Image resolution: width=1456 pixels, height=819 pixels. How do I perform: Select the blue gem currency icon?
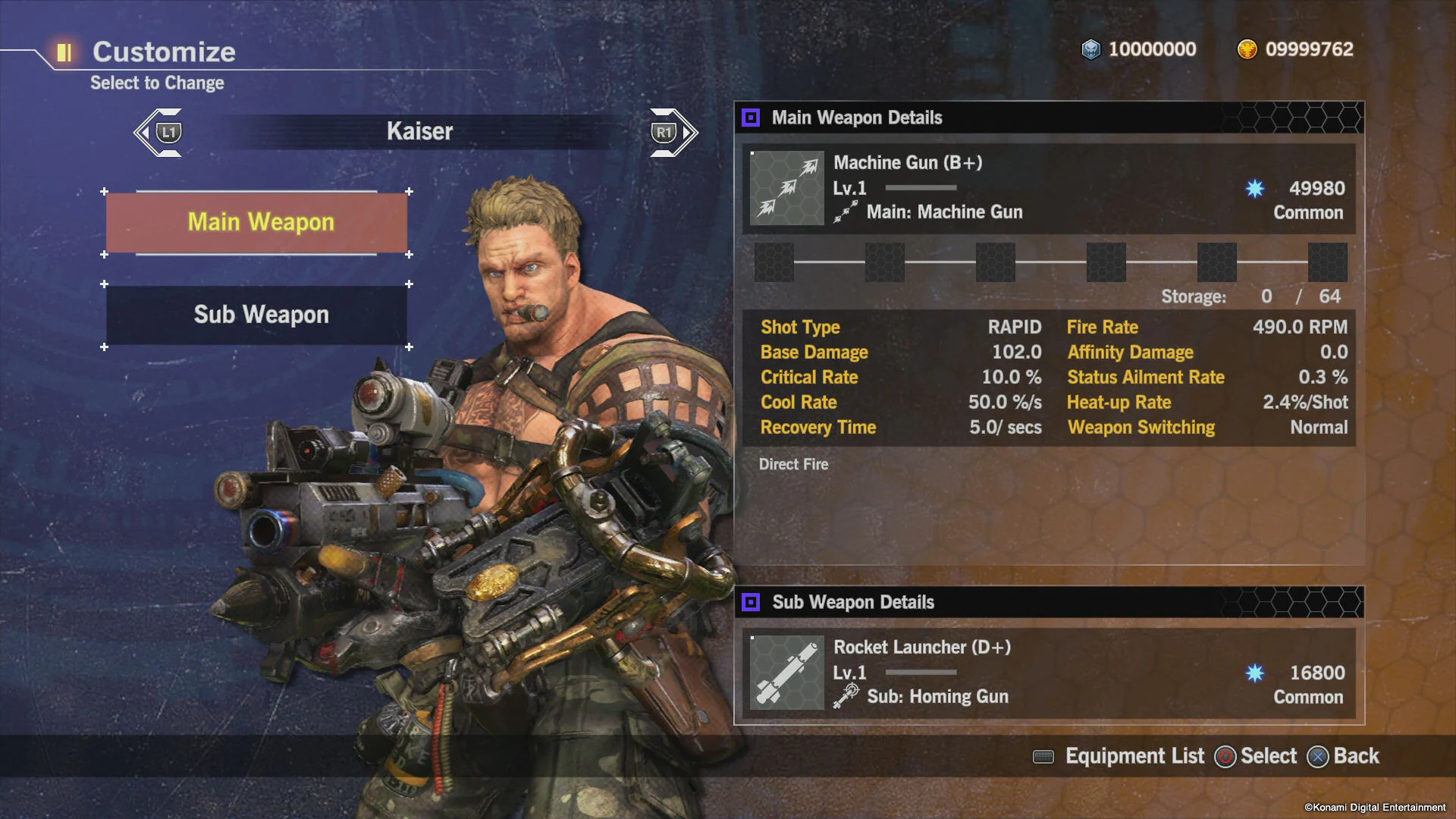click(1090, 49)
